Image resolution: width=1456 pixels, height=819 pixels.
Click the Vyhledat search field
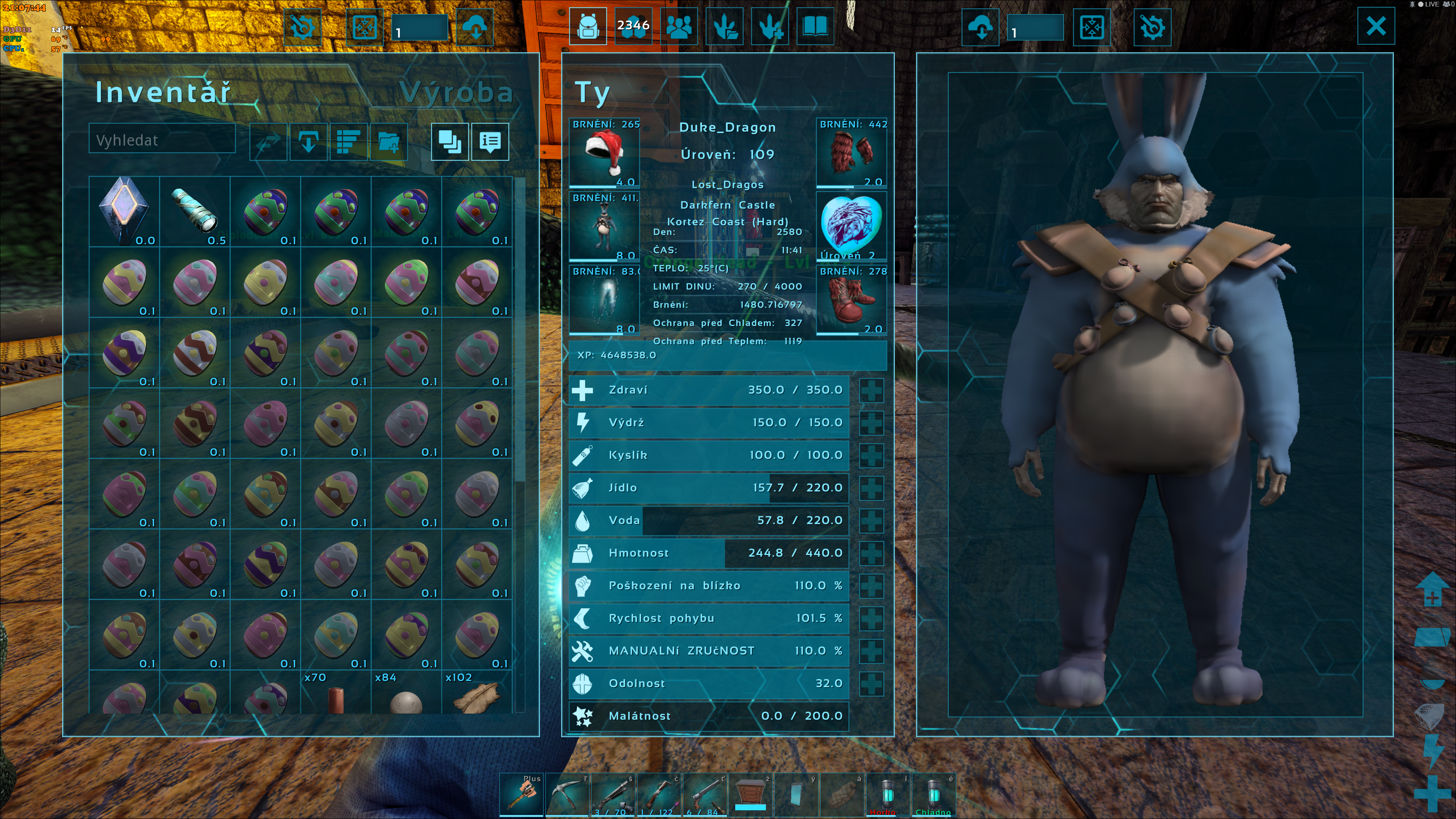click(x=162, y=140)
